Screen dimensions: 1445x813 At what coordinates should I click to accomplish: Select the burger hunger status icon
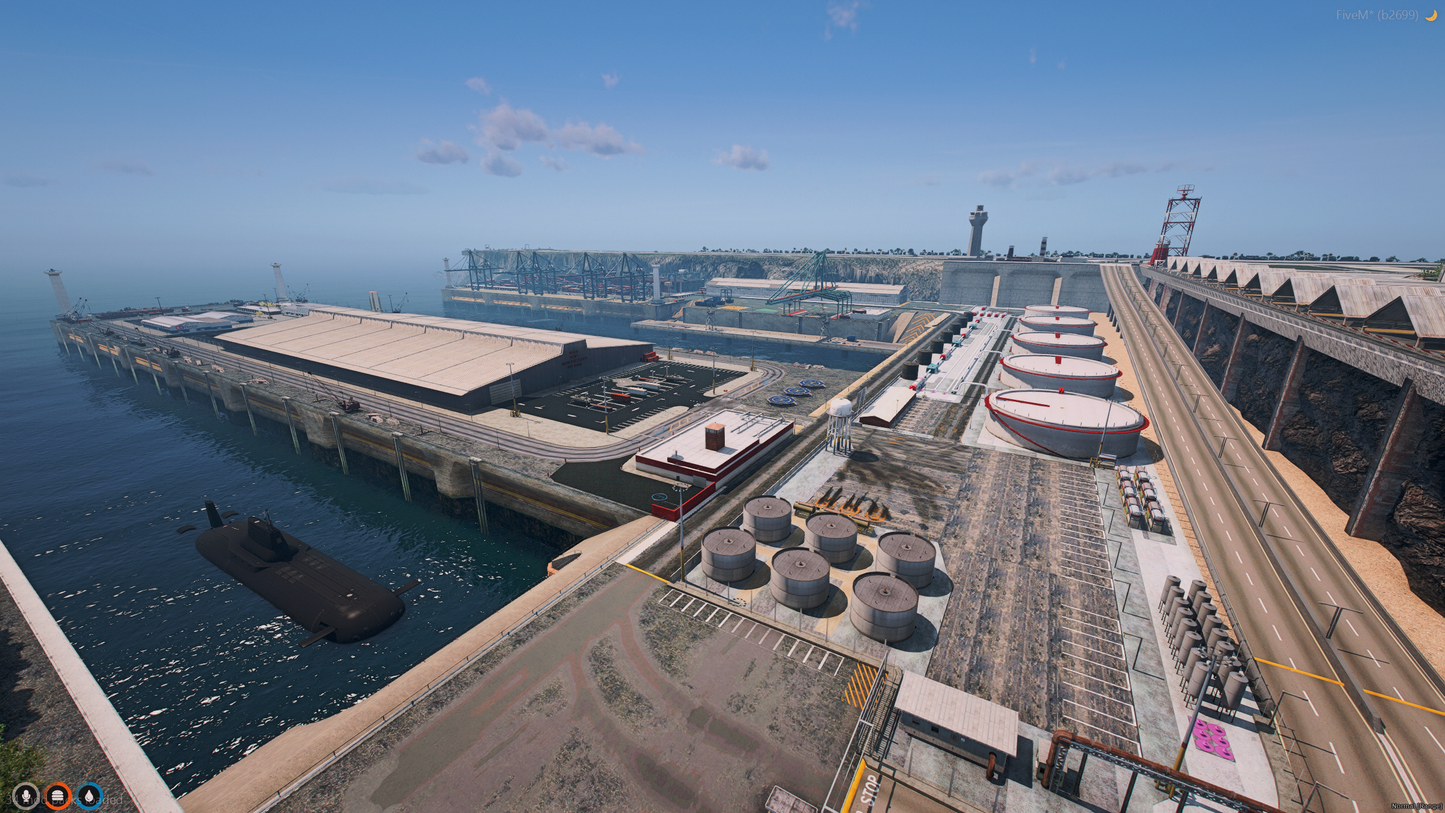point(58,795)
